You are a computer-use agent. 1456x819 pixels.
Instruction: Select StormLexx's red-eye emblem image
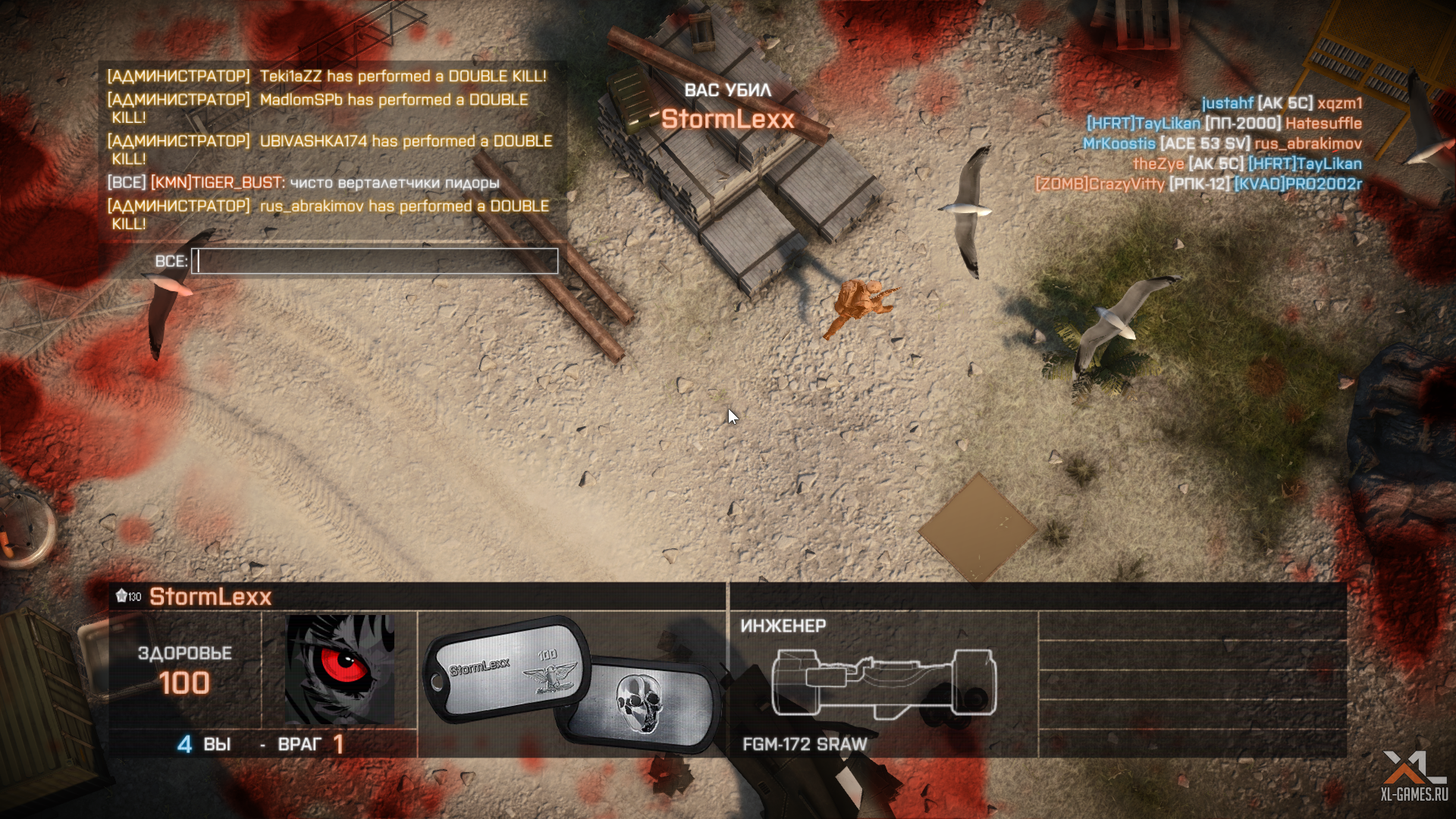pyautogui.click(x=339, y=669)
